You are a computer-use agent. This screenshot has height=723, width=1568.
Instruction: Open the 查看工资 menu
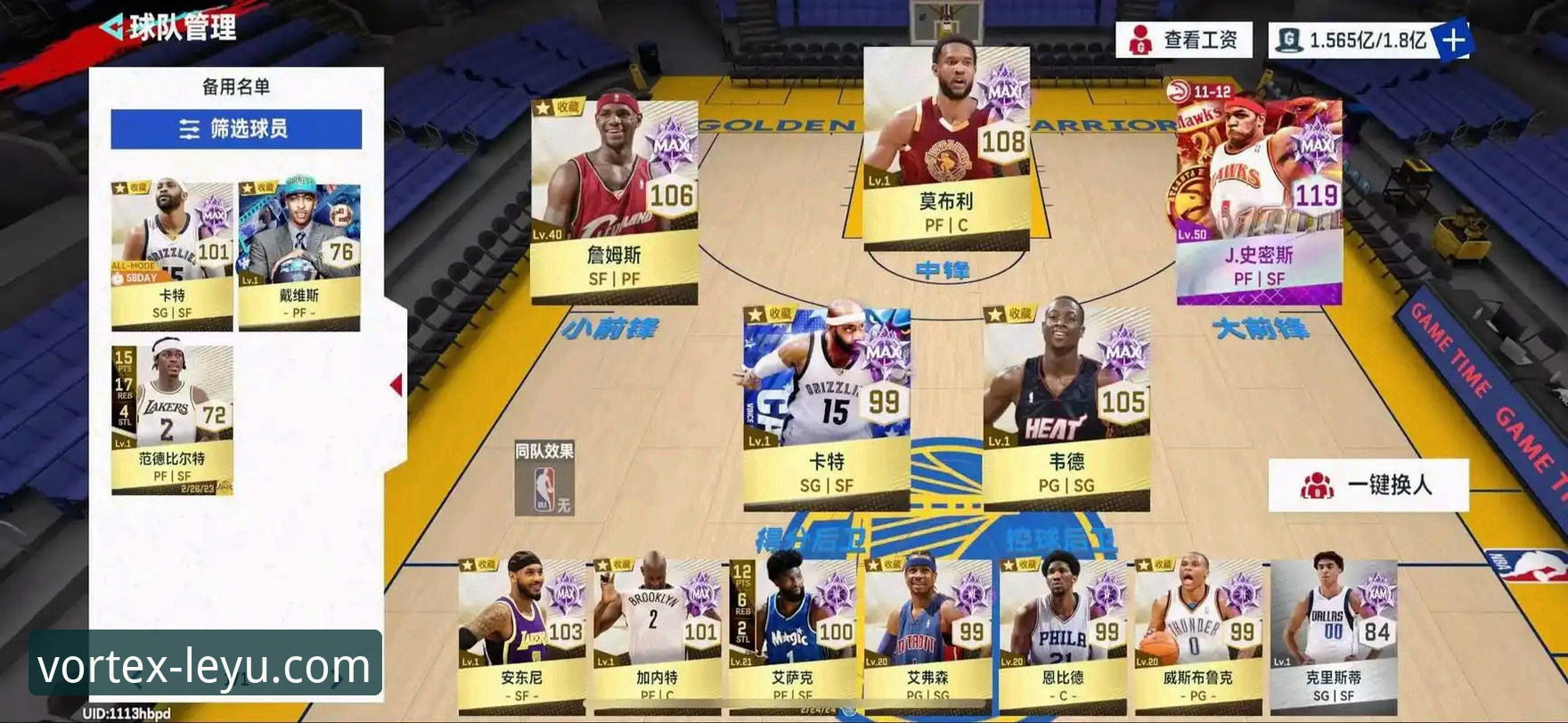[1189, 38]
